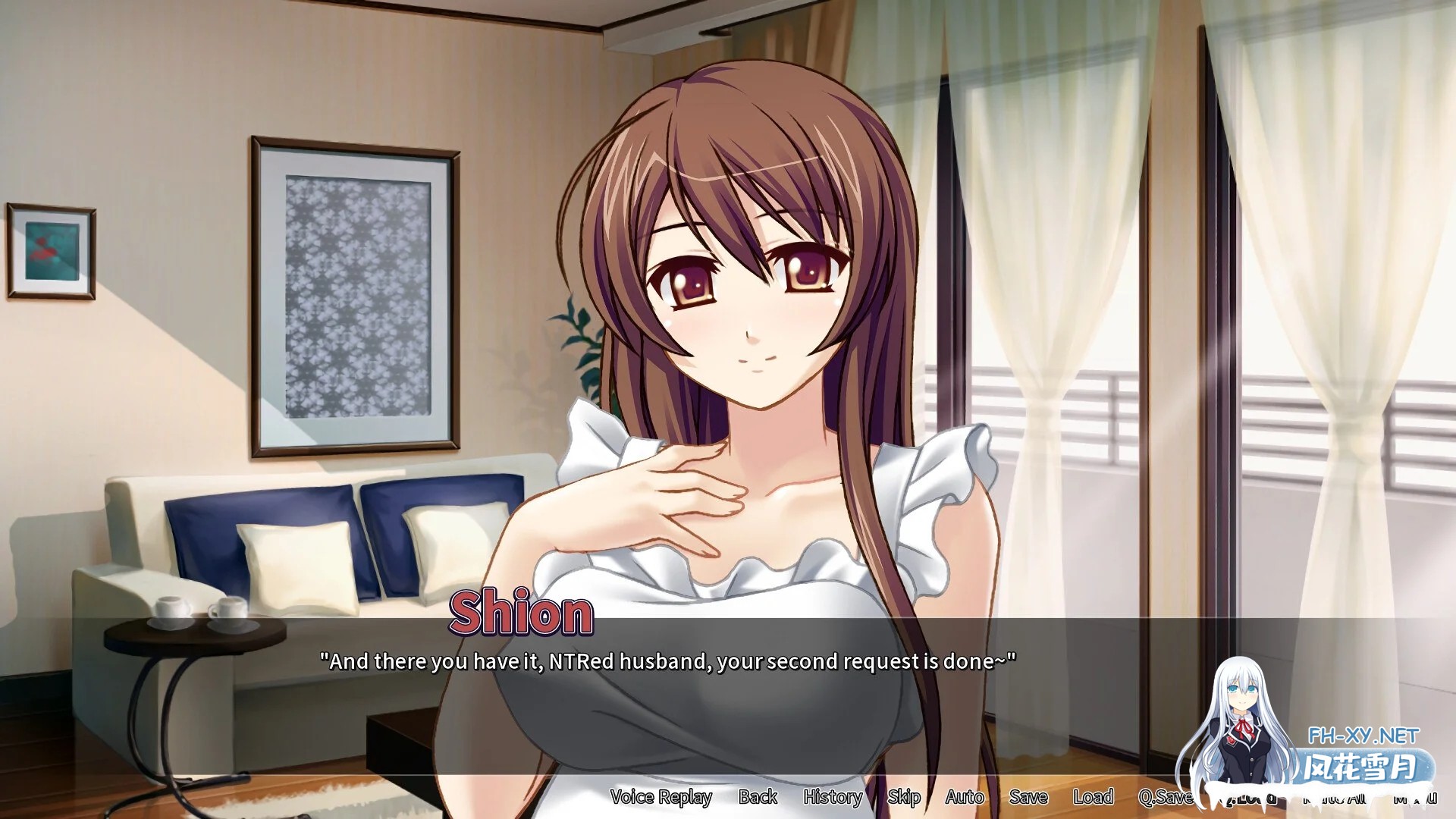This screenshot has height=819, width=1456.
Task: Quick save with Q.Save
Action: [1165, 797]
